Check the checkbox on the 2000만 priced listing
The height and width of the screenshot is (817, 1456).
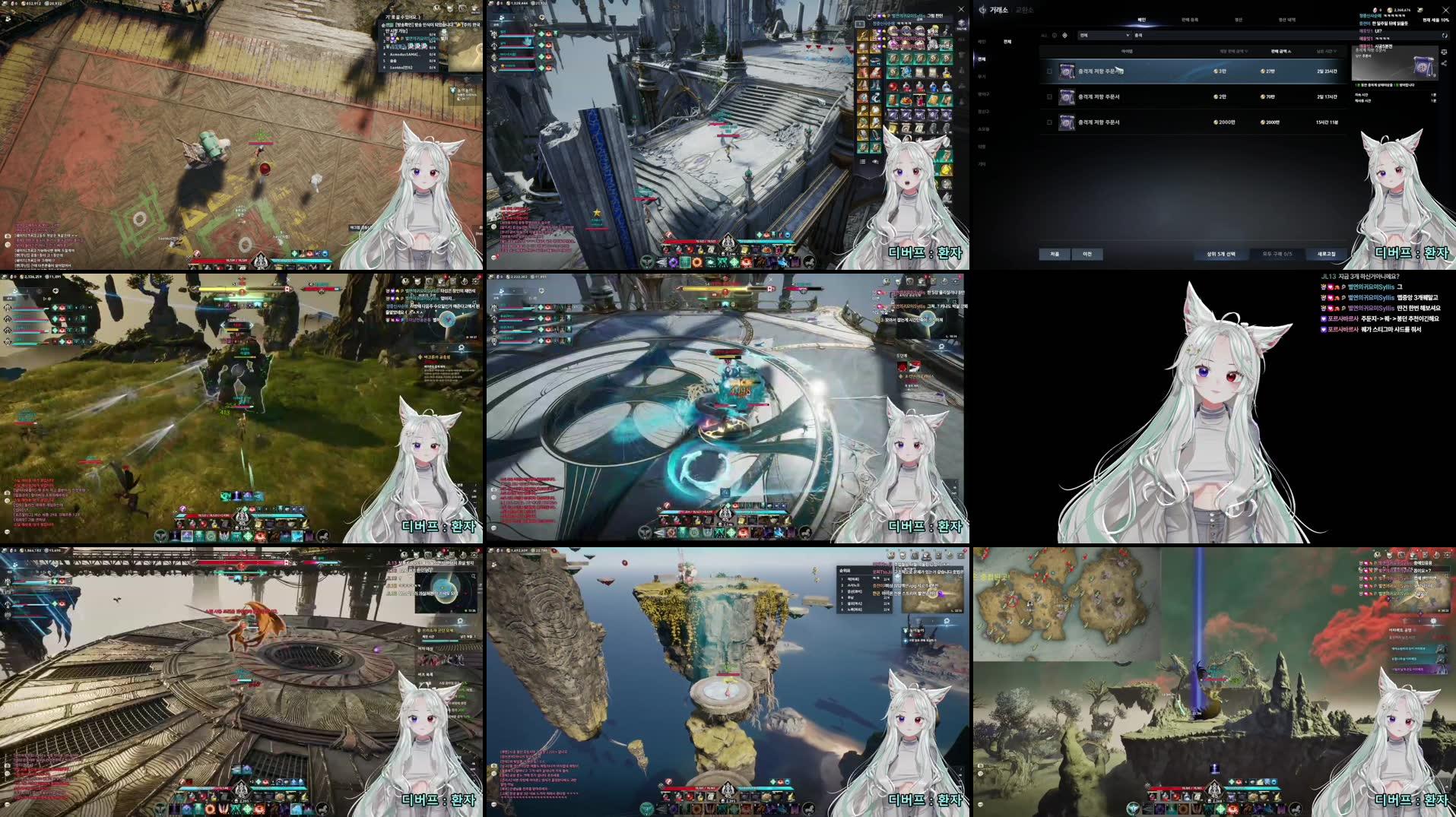click(1048, 122)
